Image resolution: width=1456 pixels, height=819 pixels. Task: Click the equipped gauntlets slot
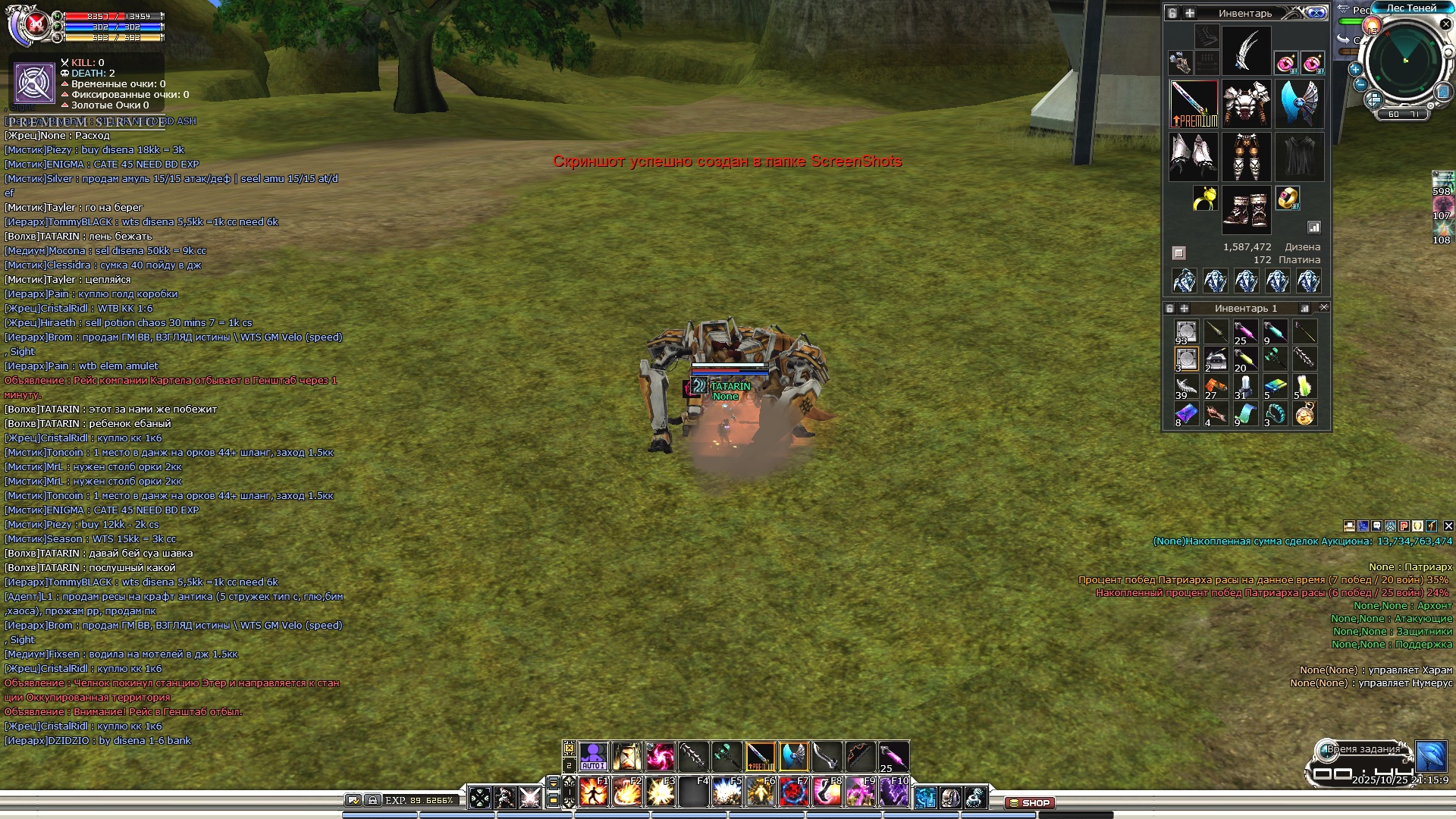click(x=1194, y=156)
